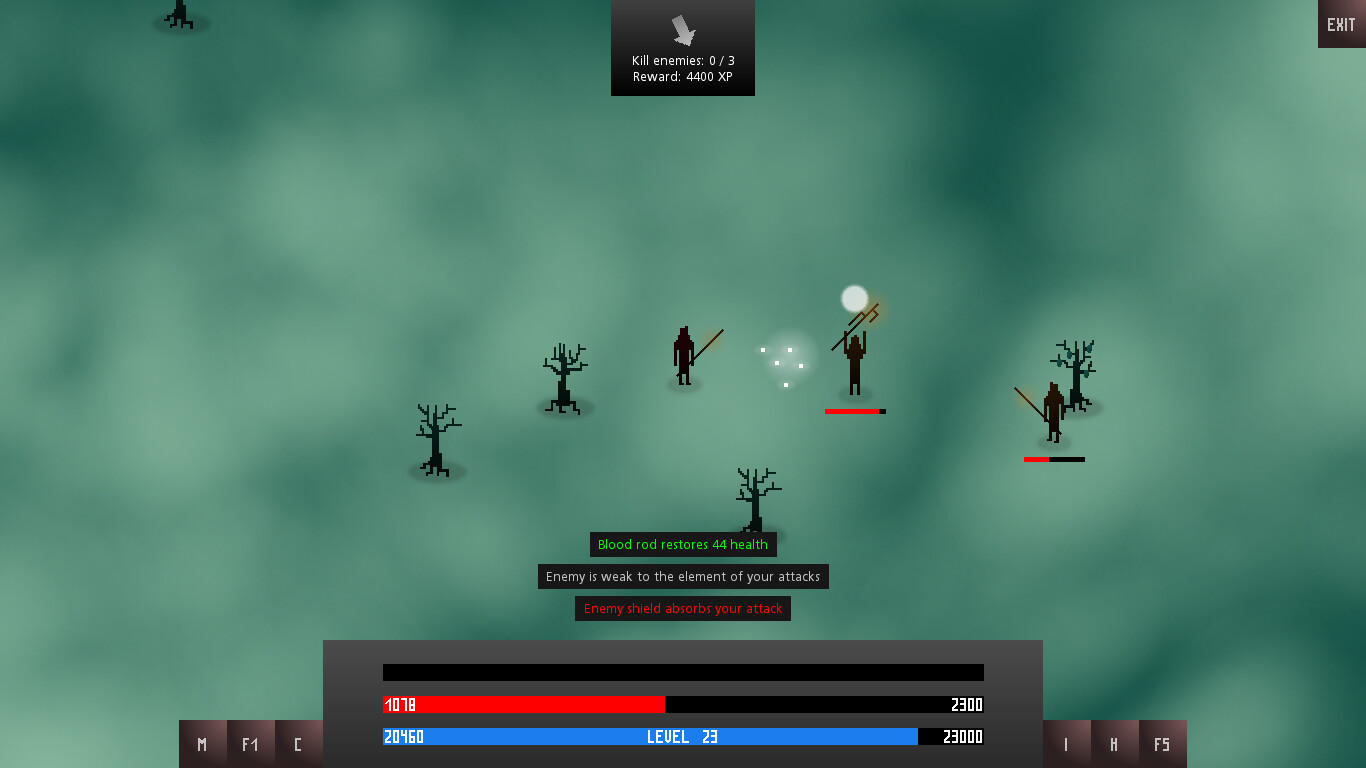Image resolution: width=1366 pixels, height=768 pixels.
Task: Click the creature in the top-left corner
Action: coord(180,16)
